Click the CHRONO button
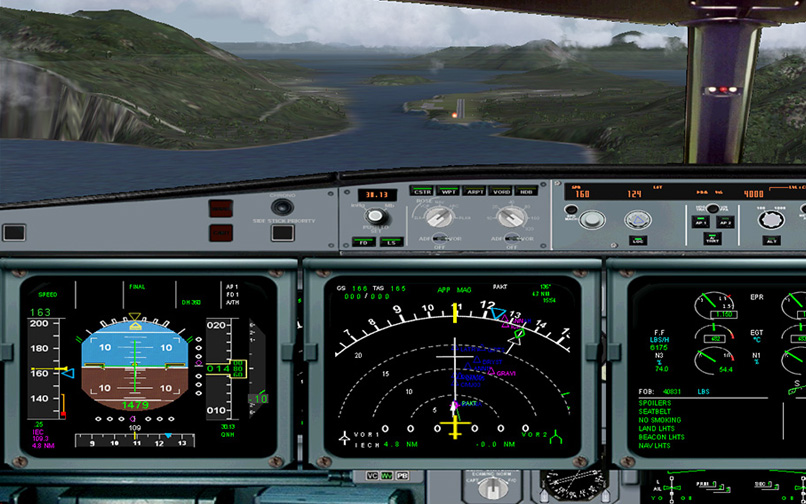 click(x=283, y=209)
